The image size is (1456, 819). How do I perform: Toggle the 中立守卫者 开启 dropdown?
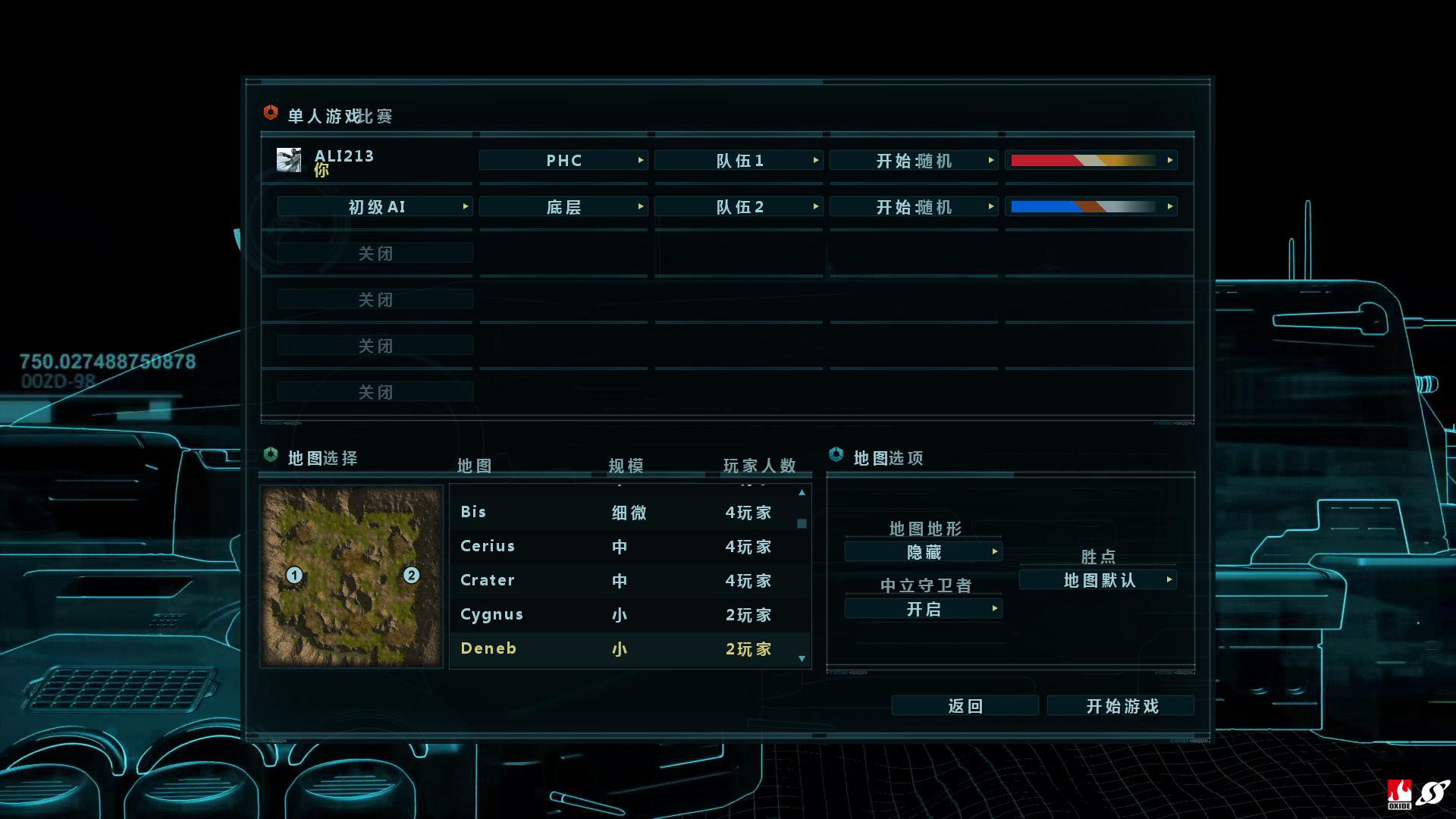pyautogui.click(x=923, y=609)
